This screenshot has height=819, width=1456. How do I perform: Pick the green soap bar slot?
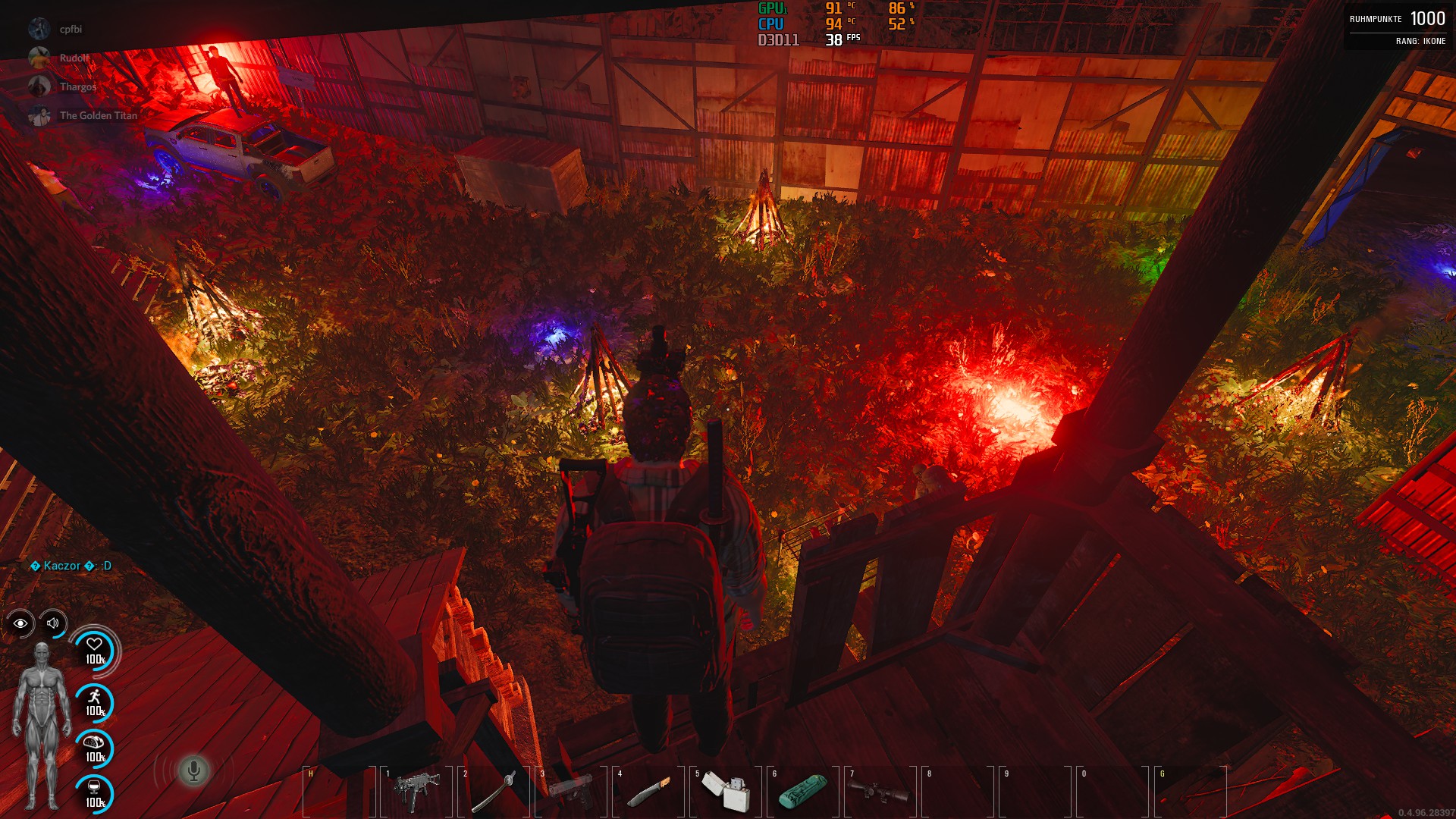803,790
